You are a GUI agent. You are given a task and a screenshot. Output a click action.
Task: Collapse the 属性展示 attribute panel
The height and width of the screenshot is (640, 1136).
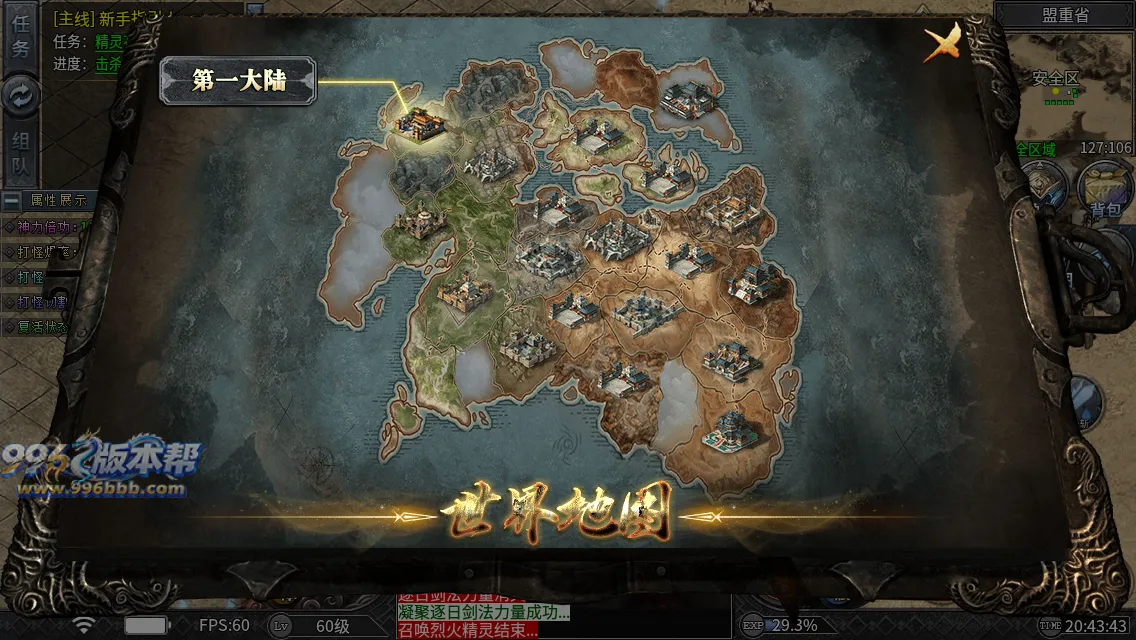click(x=12, y=200)
